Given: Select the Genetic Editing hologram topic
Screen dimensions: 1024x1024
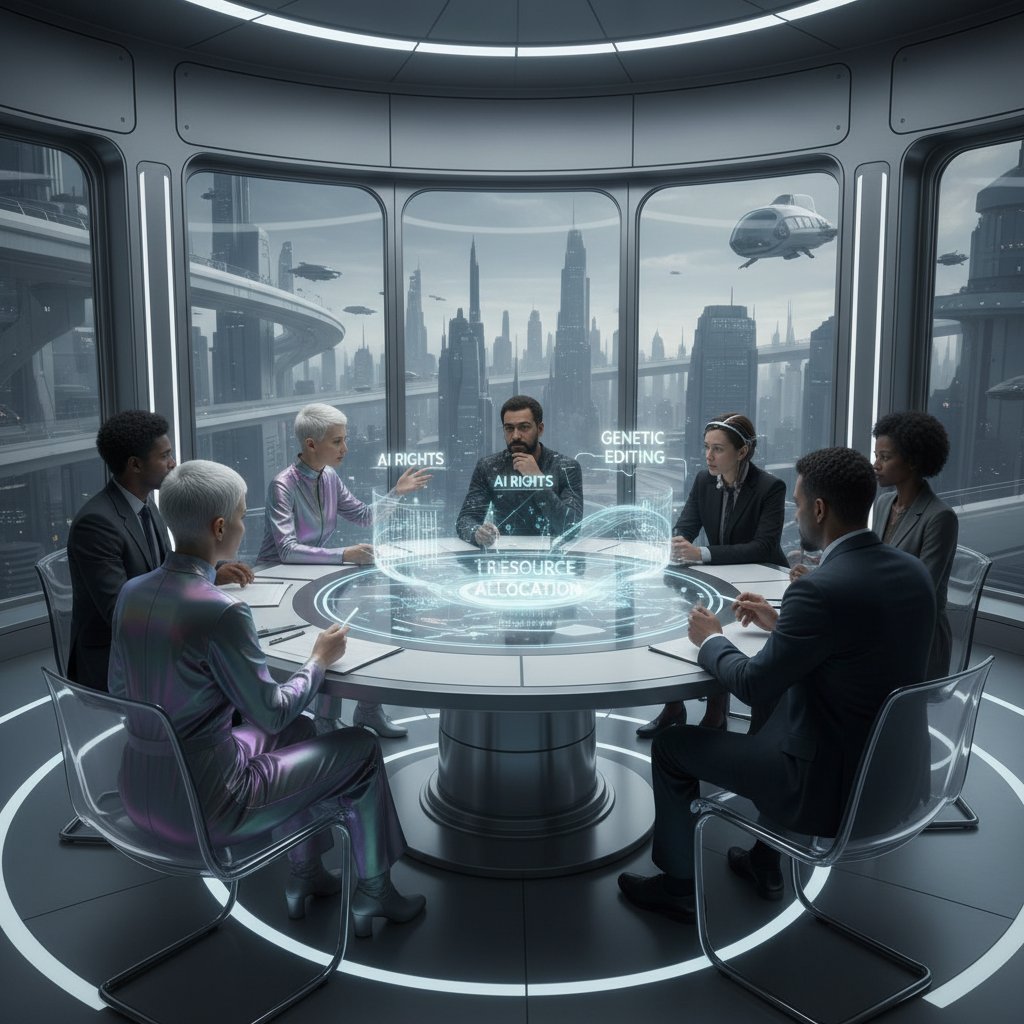Looking at the screenshot, I should [x=632, y=447].
